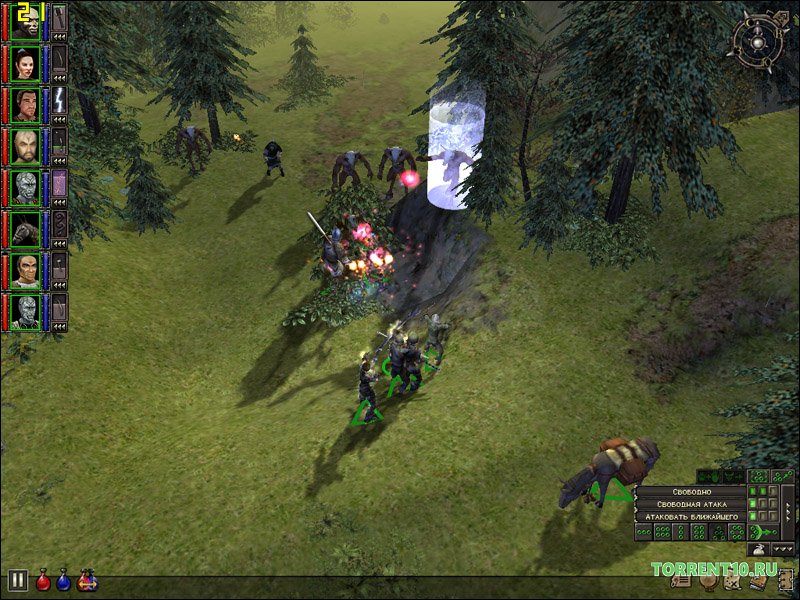Viewport: 800px width, 600px height.
Task: Drink a blue mana potion
Action: pyautogui.click(x=64, y=580)
